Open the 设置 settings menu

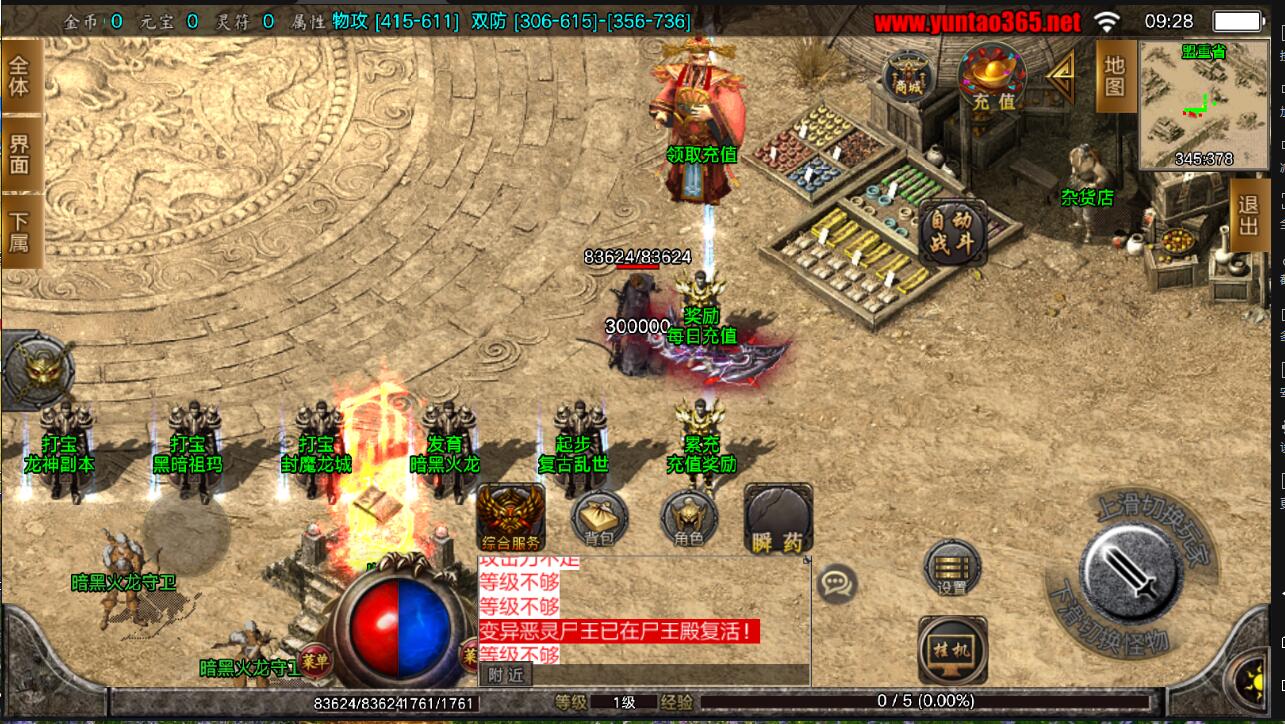pos(952,567)
